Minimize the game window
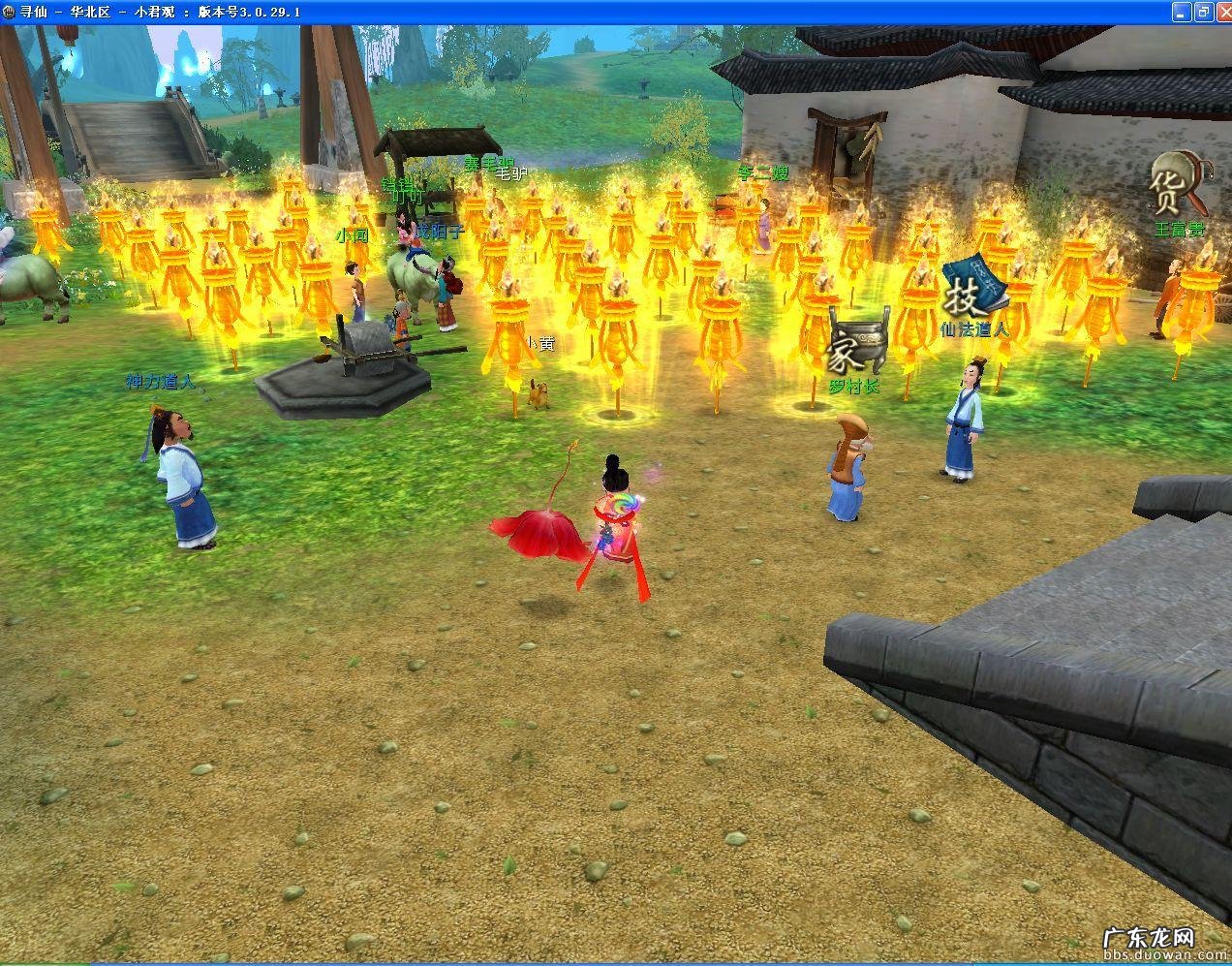The width and height of the screenshot is (1232, 966). click(x=1182, y=12)
